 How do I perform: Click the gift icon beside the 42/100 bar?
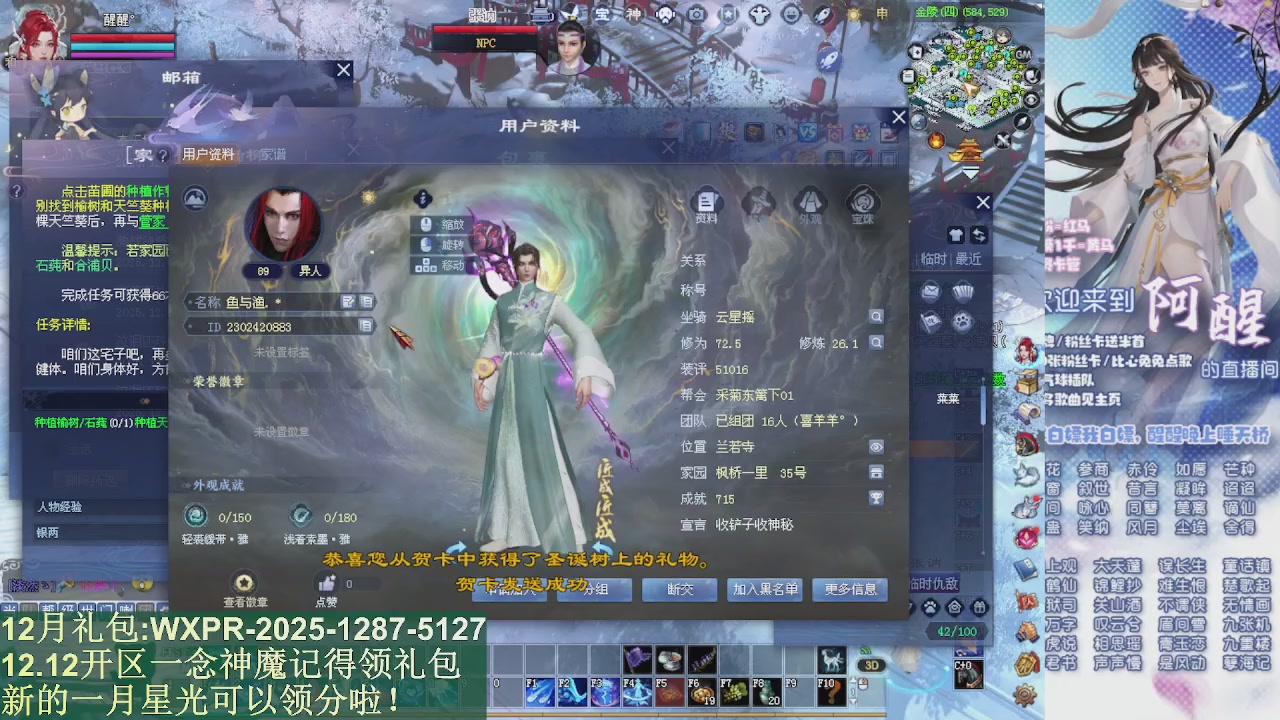[978, 607]
